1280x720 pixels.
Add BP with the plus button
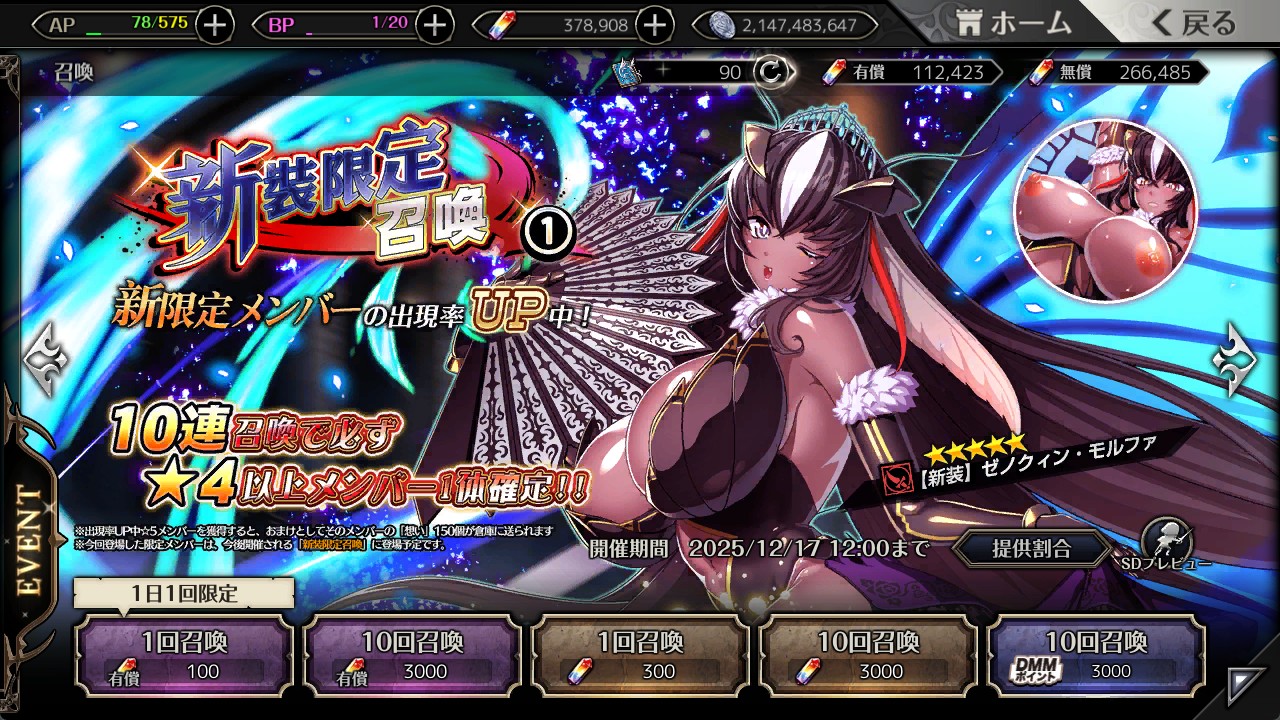point(434,25)
